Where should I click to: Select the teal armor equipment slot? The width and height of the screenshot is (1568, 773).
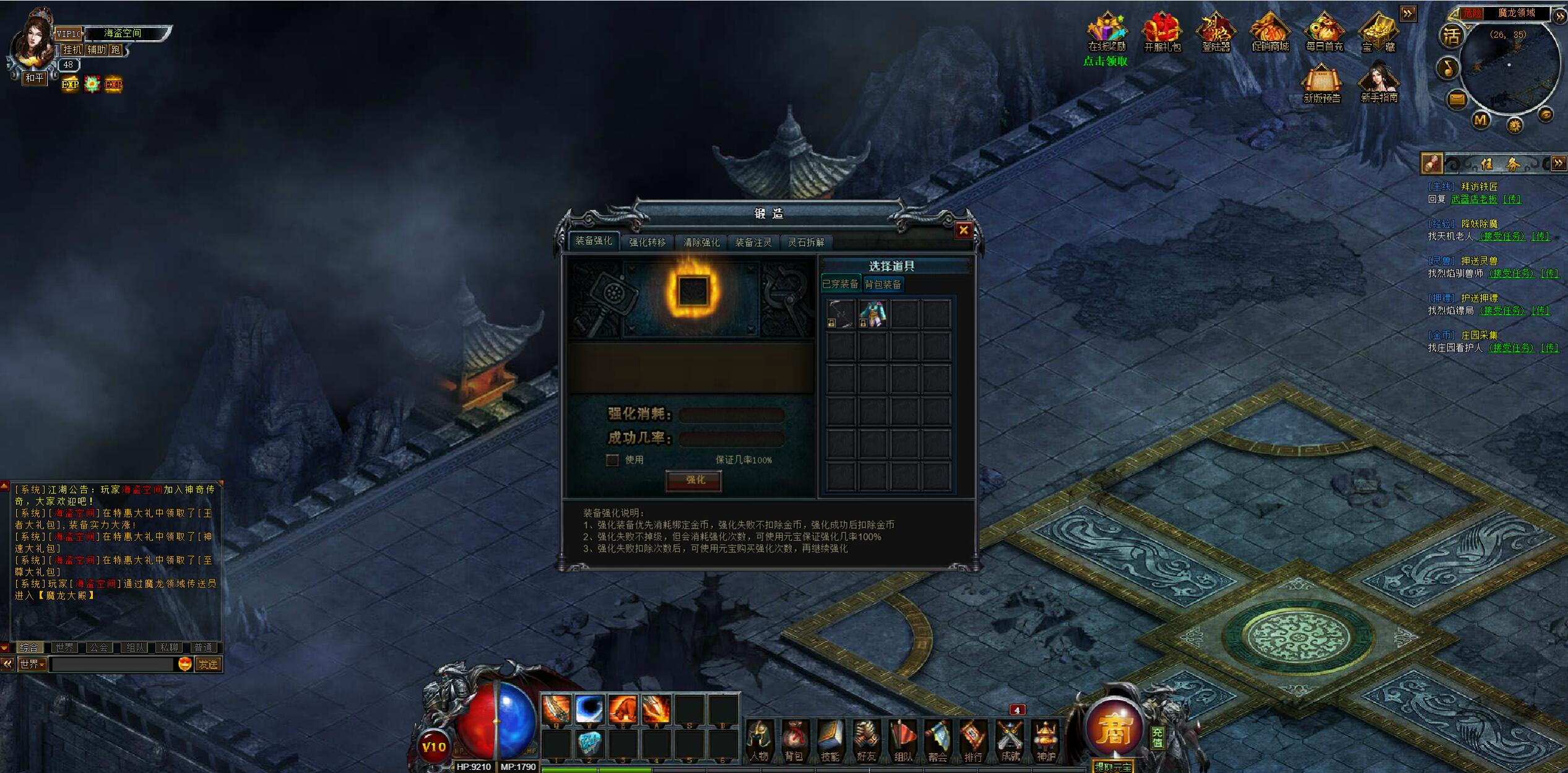(873, 314)
